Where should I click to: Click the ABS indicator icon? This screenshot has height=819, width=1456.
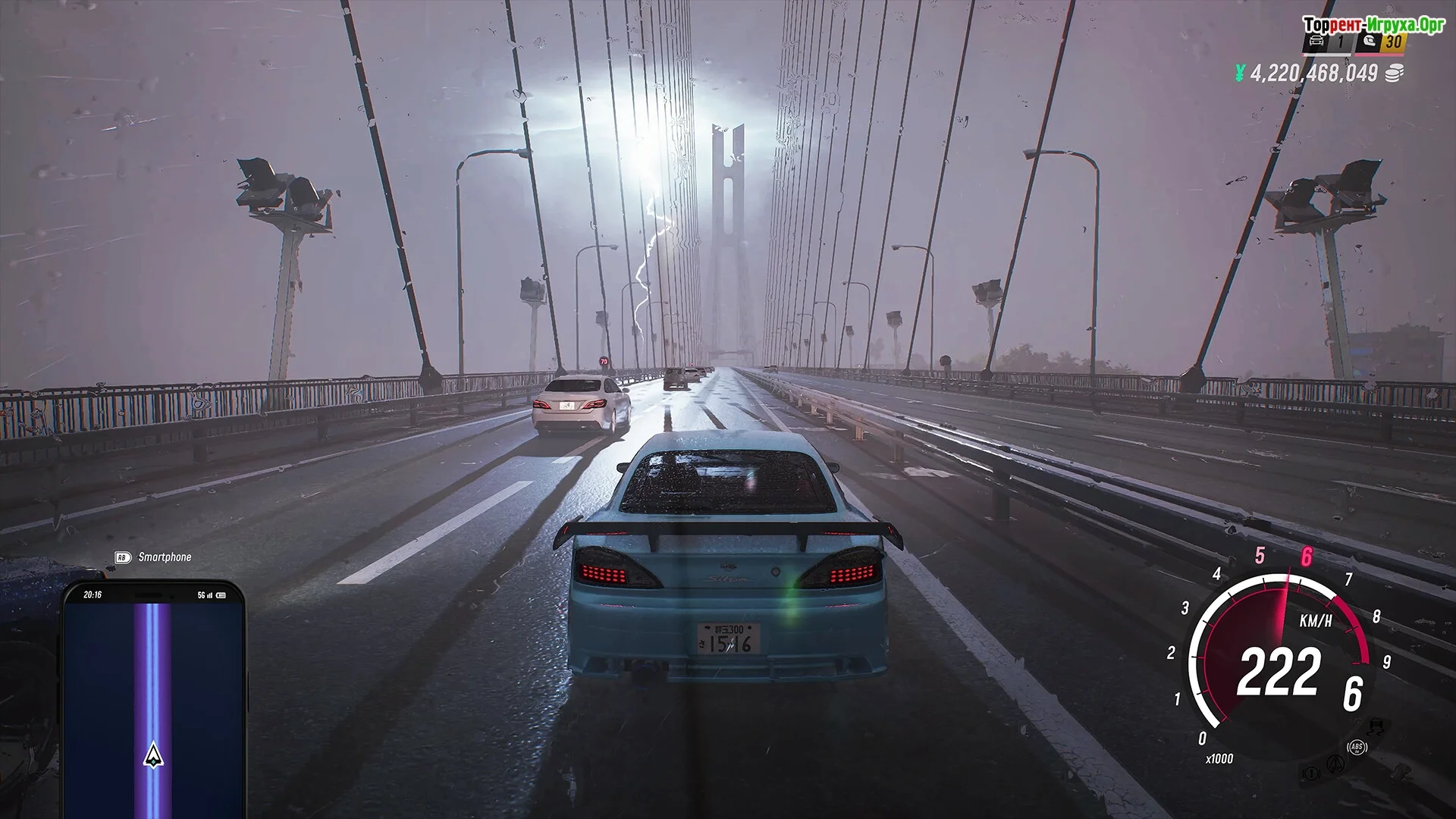click(x=1357, y=748)
